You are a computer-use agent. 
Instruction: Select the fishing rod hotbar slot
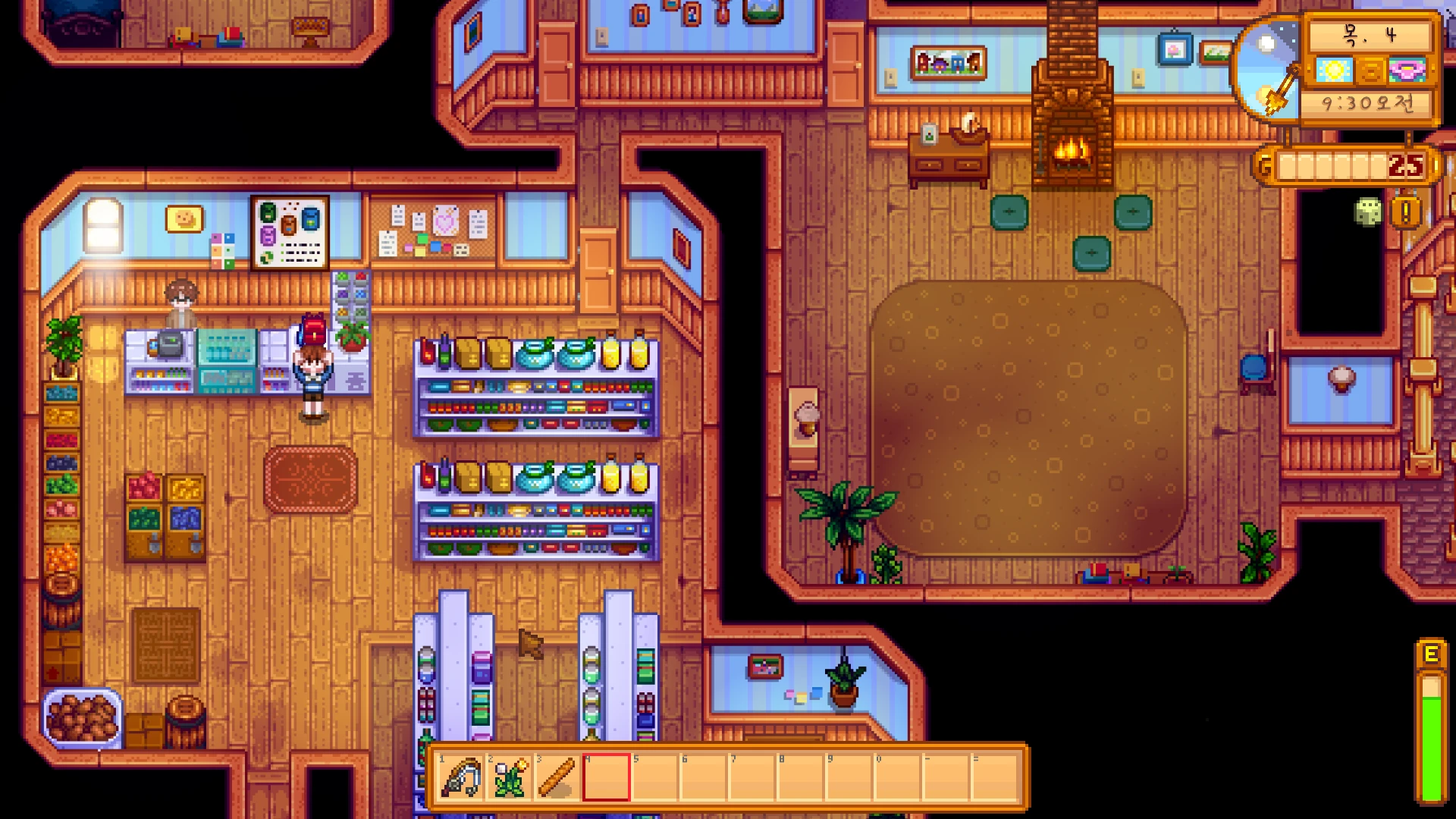(x=461, y=777)
